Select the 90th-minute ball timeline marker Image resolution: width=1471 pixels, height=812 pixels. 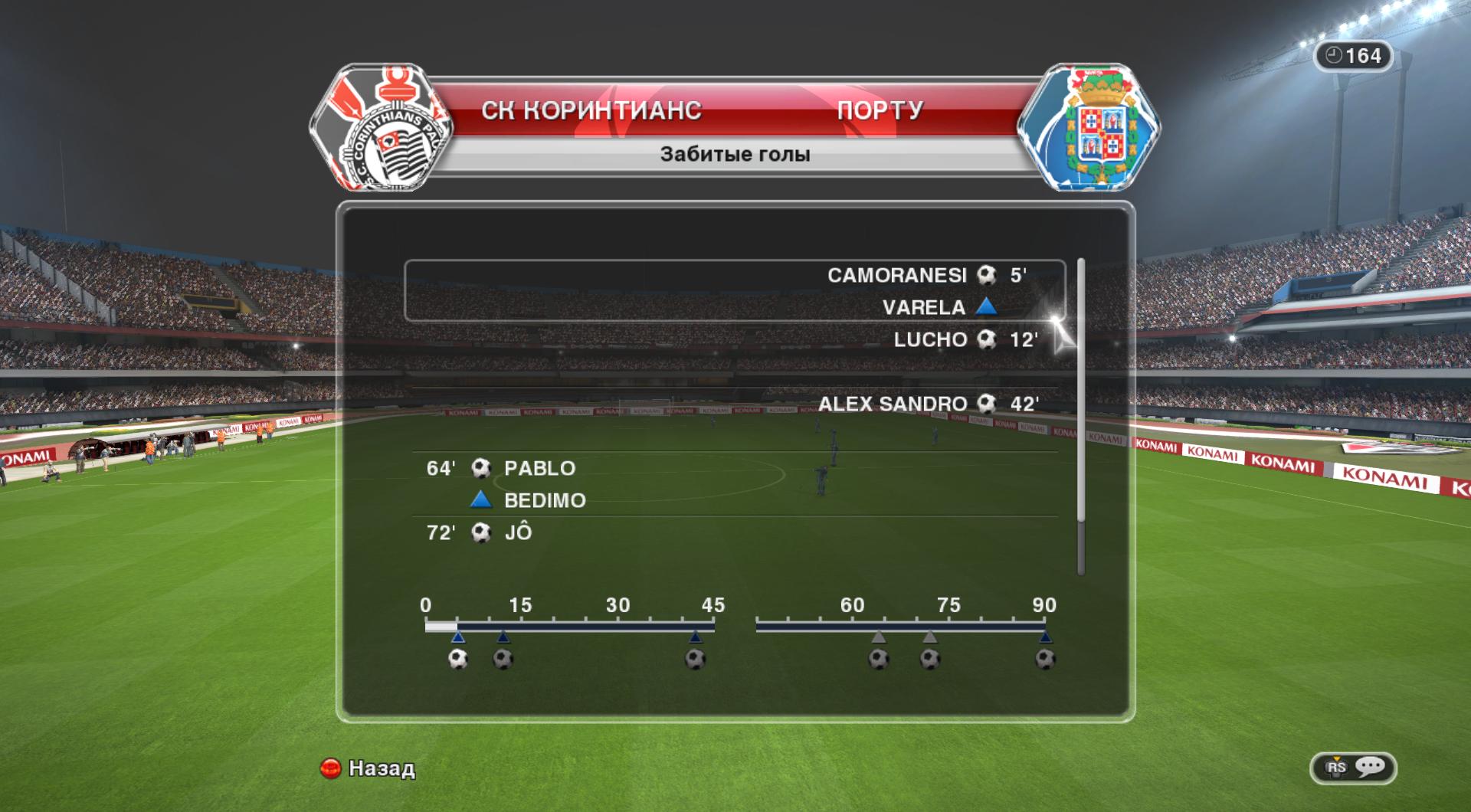point(1045,659)
